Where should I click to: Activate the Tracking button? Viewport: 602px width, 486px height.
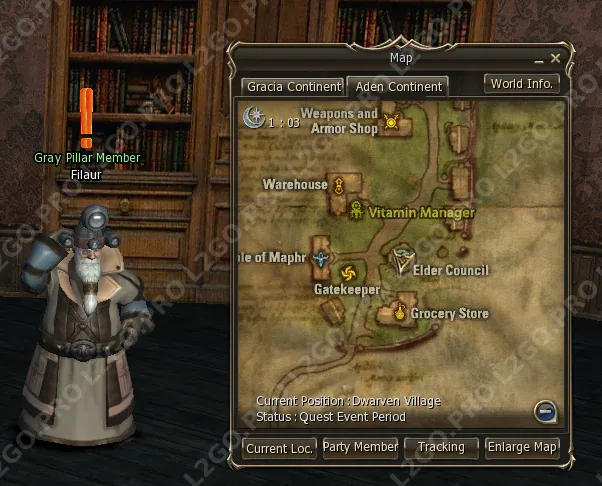[x=441, y=447]
